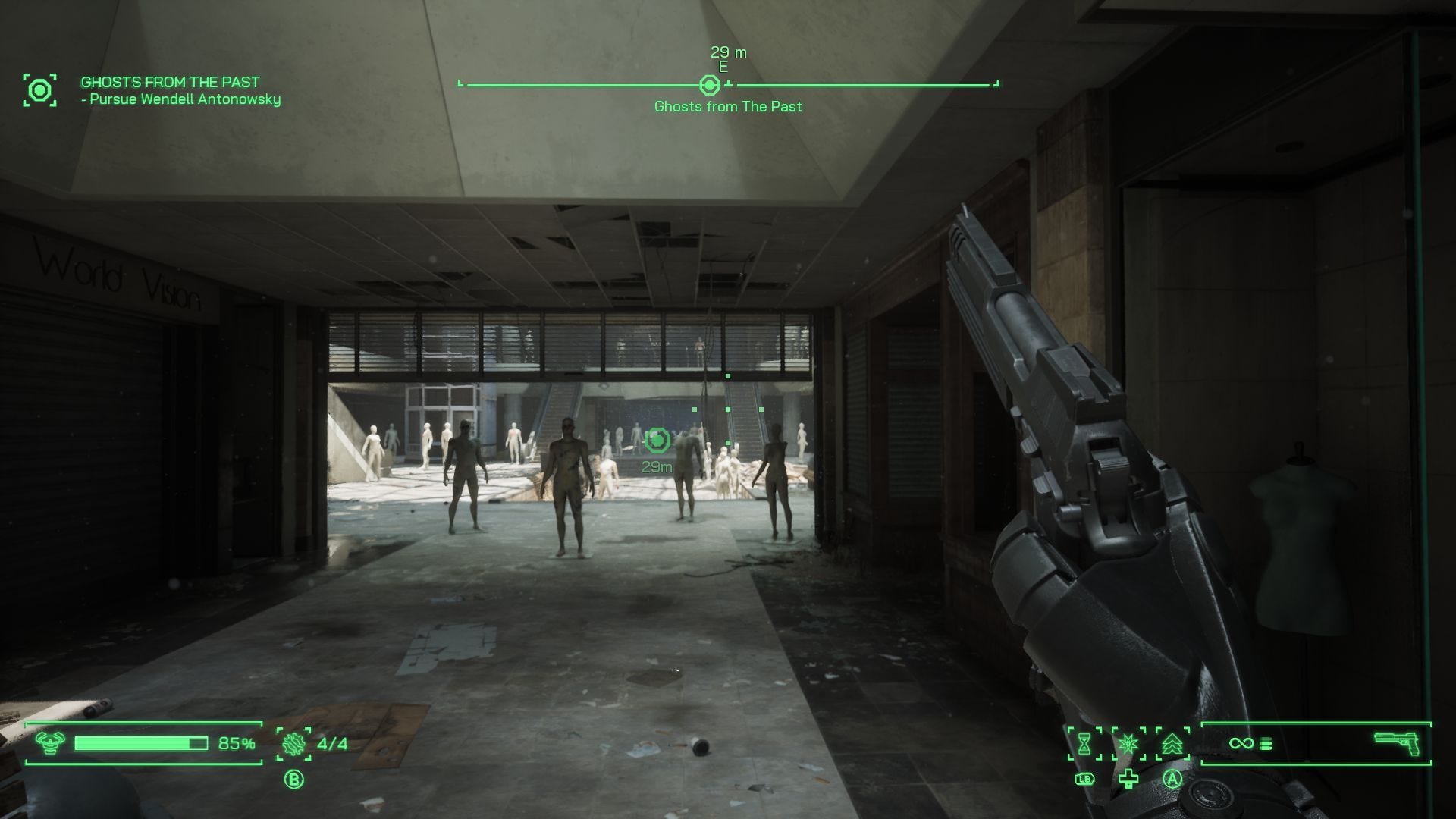
Task: Click the objective marker icon beside quest title
Action: pyautogui.click(x=39, y=89)
